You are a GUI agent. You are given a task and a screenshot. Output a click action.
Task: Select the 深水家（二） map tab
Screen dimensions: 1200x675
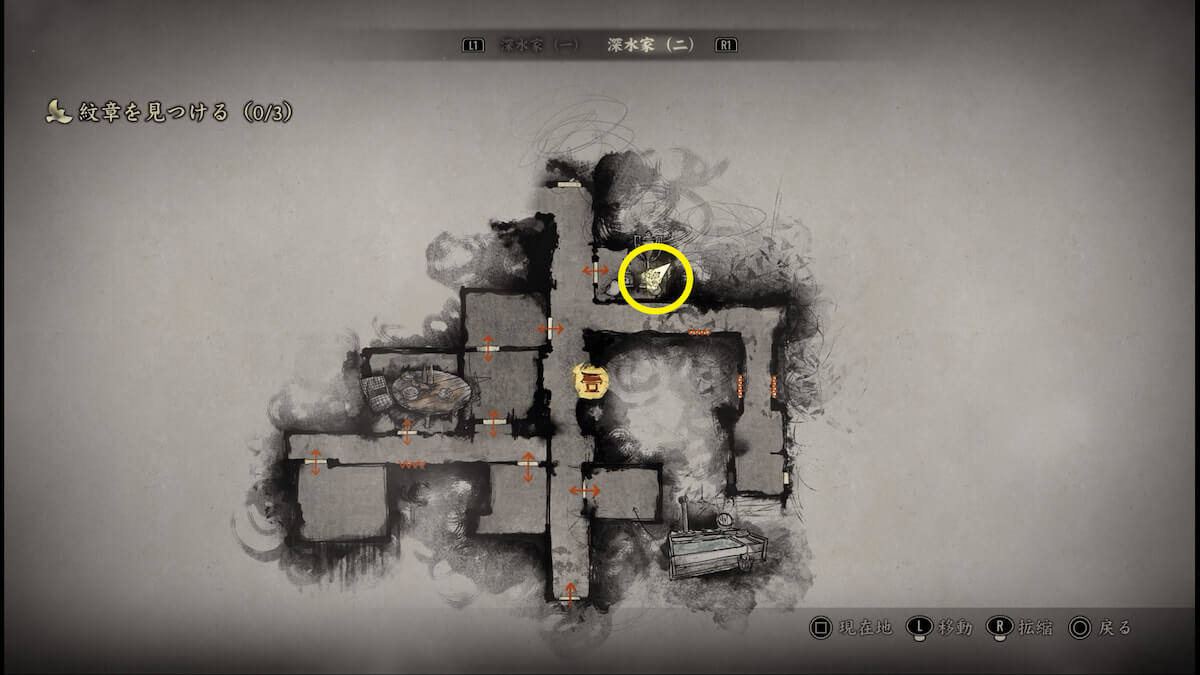click(650, 46)
